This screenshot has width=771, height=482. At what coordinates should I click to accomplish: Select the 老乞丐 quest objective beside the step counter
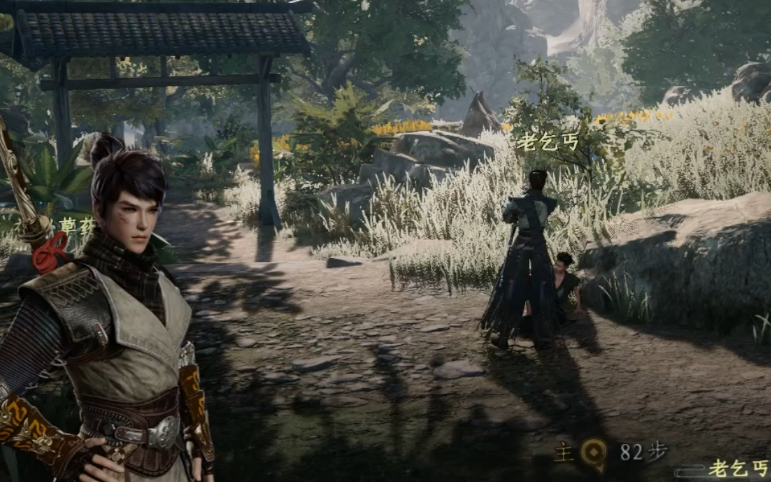tap(735, 467)
